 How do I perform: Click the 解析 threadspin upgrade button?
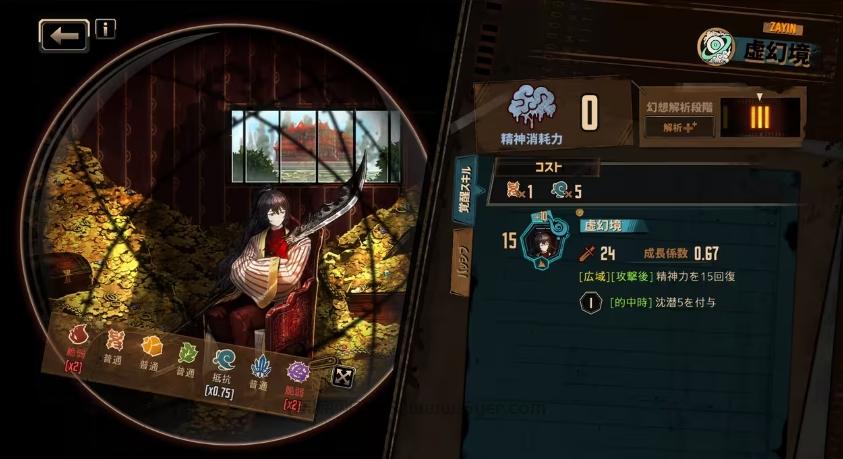(679, 127)
